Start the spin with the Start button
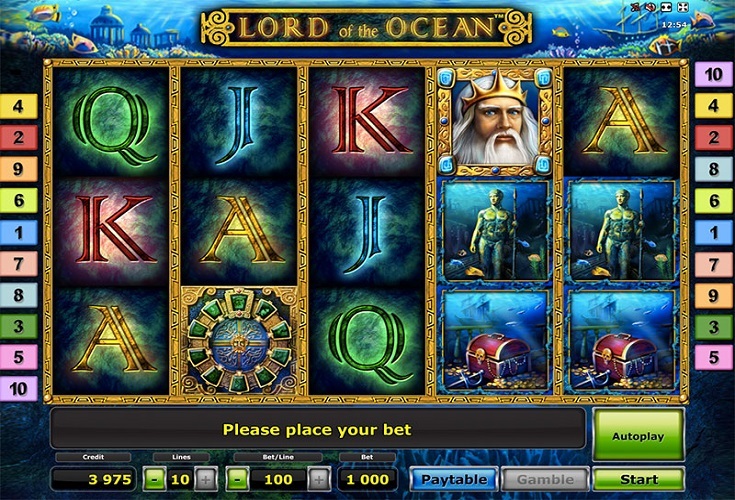The image size is (735, 500). (638, 480)
